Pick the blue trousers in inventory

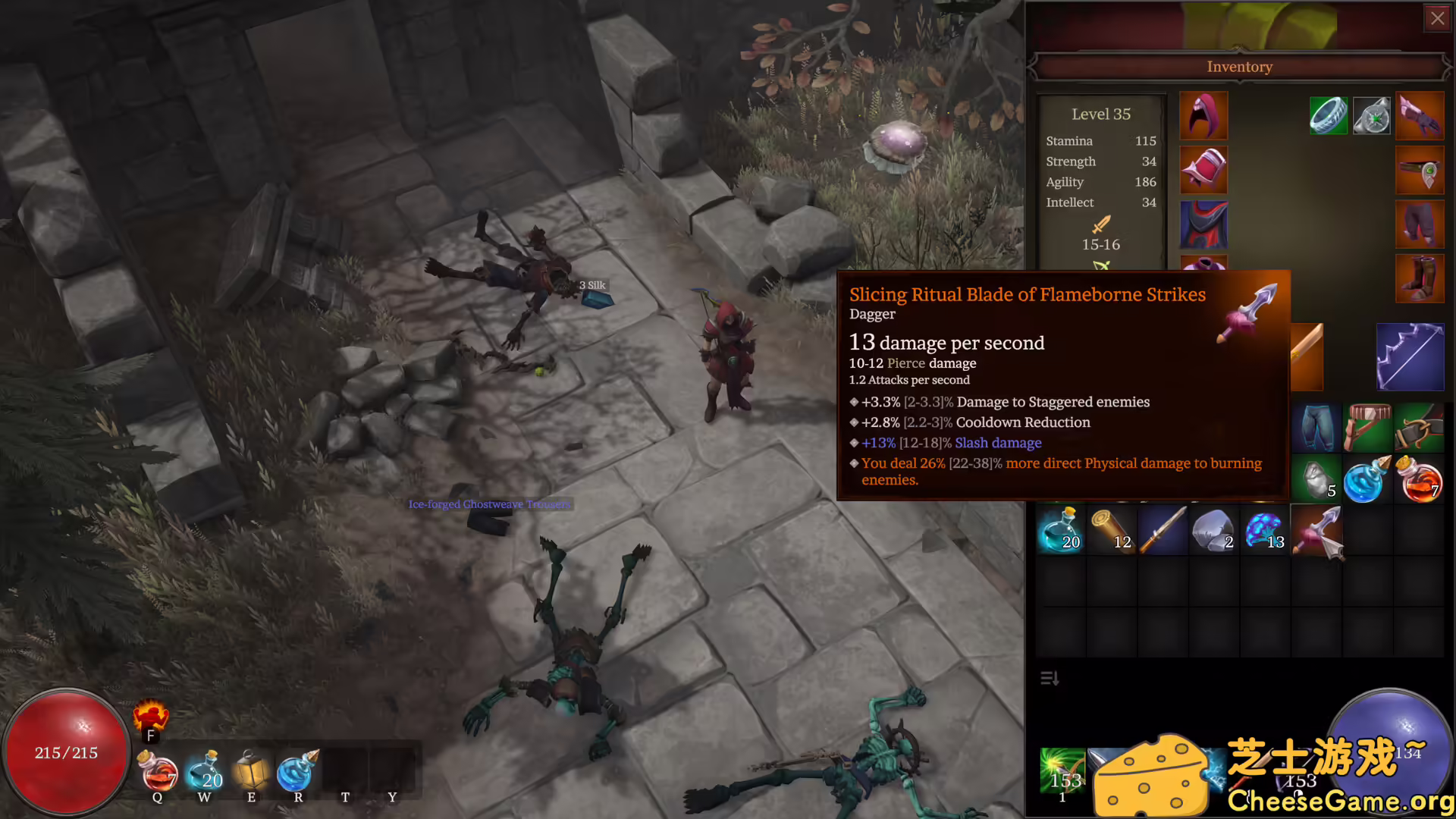tap(1316, 428)
